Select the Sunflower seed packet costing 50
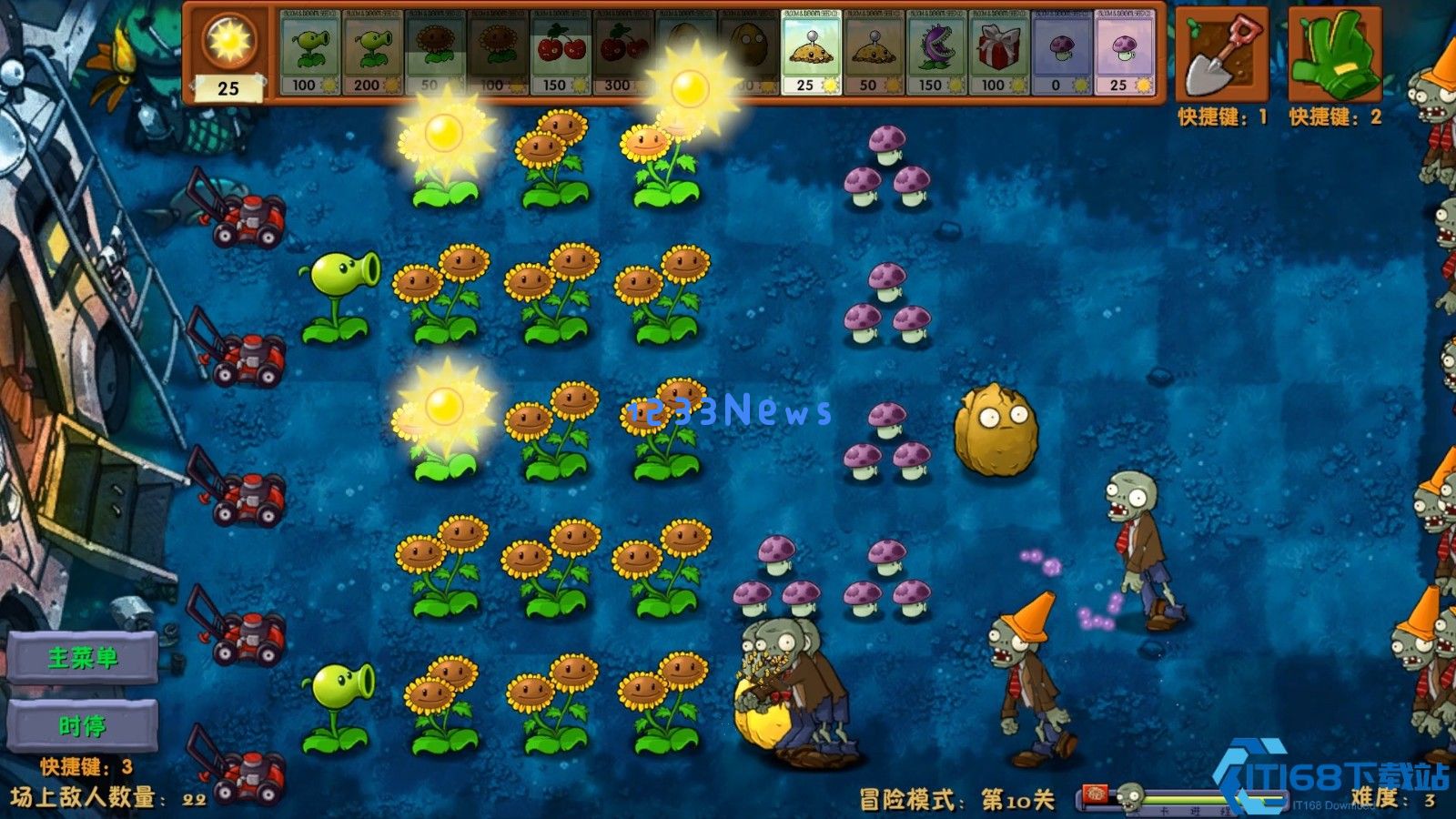Screen dimensions: 1456x819 click(x=437, y=55)
